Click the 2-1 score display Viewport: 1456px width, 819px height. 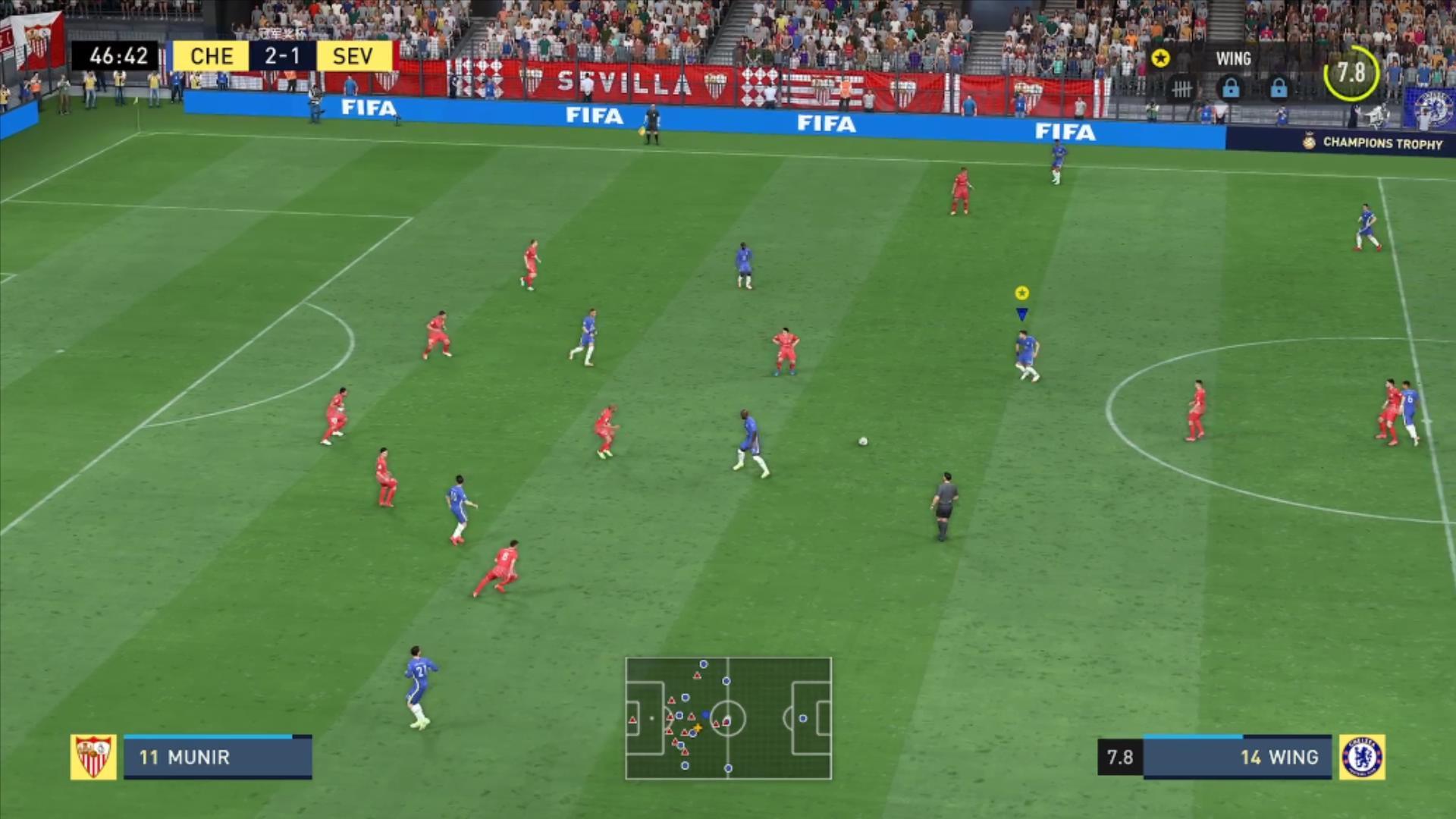(282, 55)
